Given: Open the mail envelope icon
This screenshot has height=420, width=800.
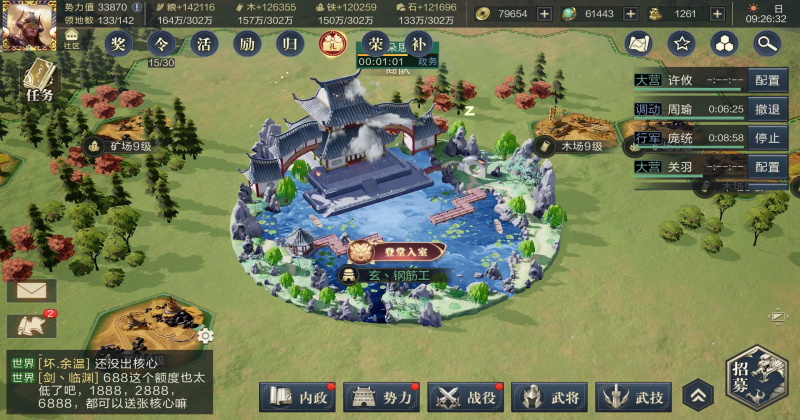Looking at the screenshot, I should point(31,291).
